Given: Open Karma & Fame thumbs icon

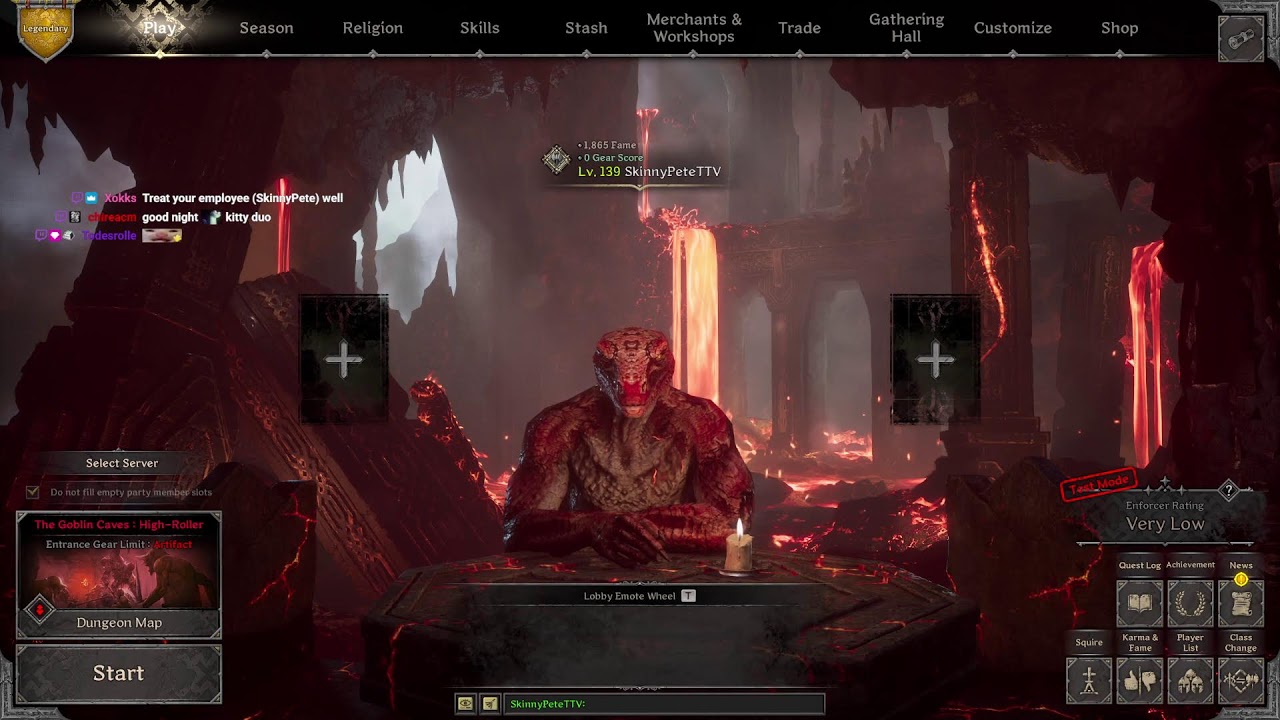Looking at the screenshot, I should tap(1139, 681).
